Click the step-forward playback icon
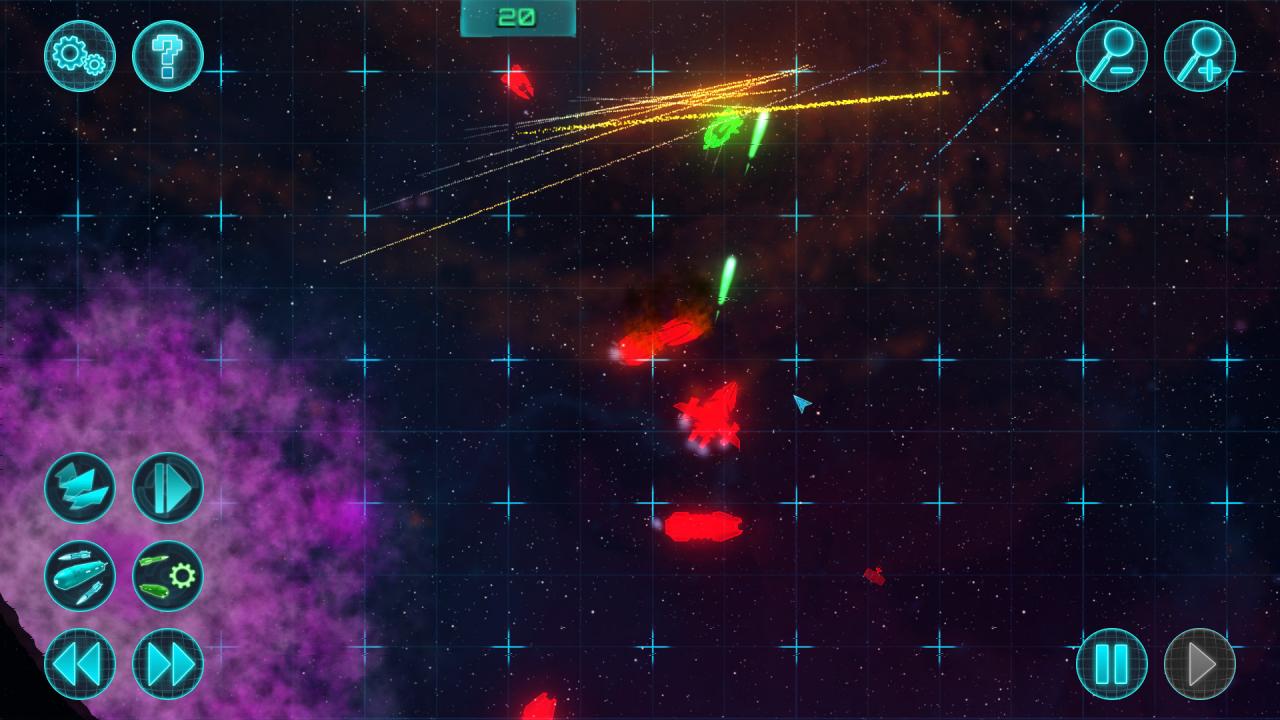The width and height of the screenshot is (1280, 720). coord(167,489)
